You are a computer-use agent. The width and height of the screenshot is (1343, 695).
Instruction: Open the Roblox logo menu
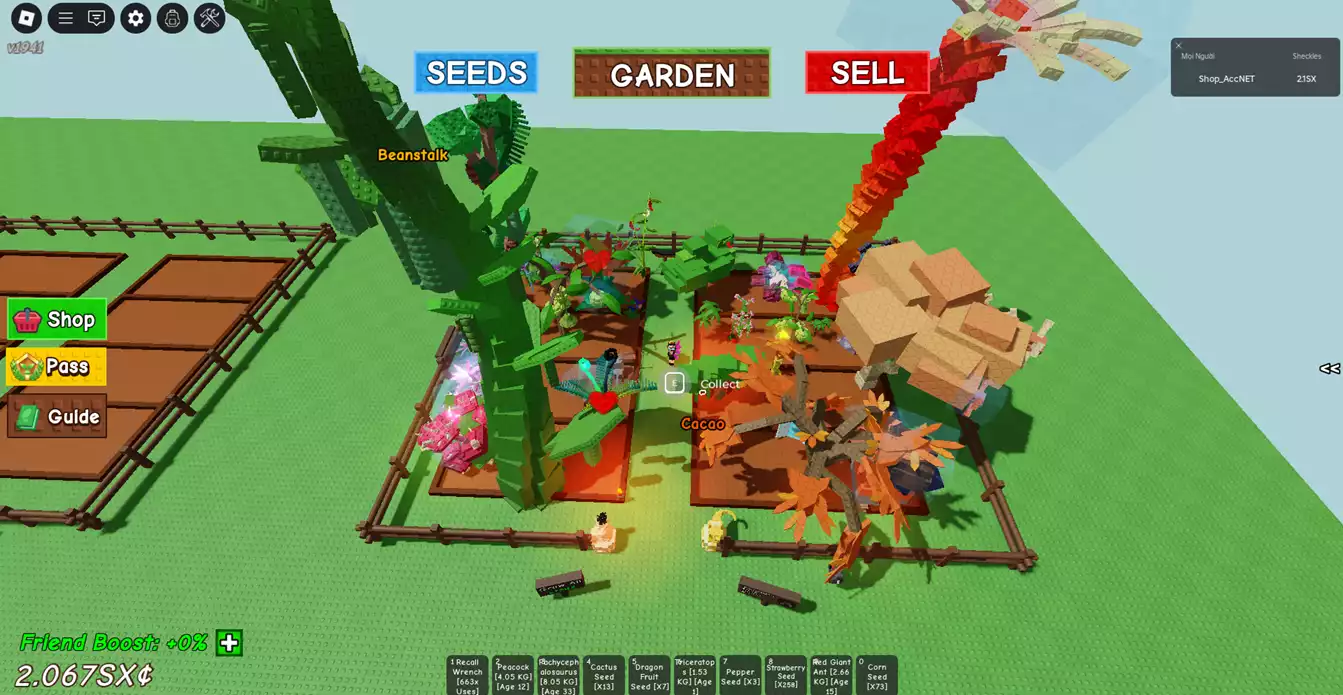click(x=26, y=17)
